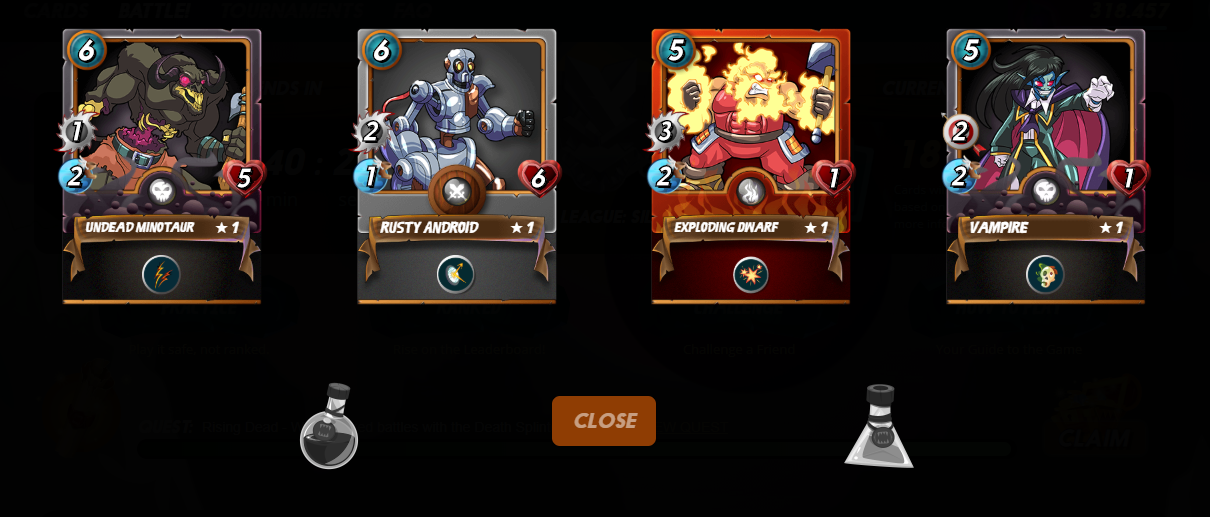Show Undead Minotaur's lightning ability icon

tap(161, 274)
